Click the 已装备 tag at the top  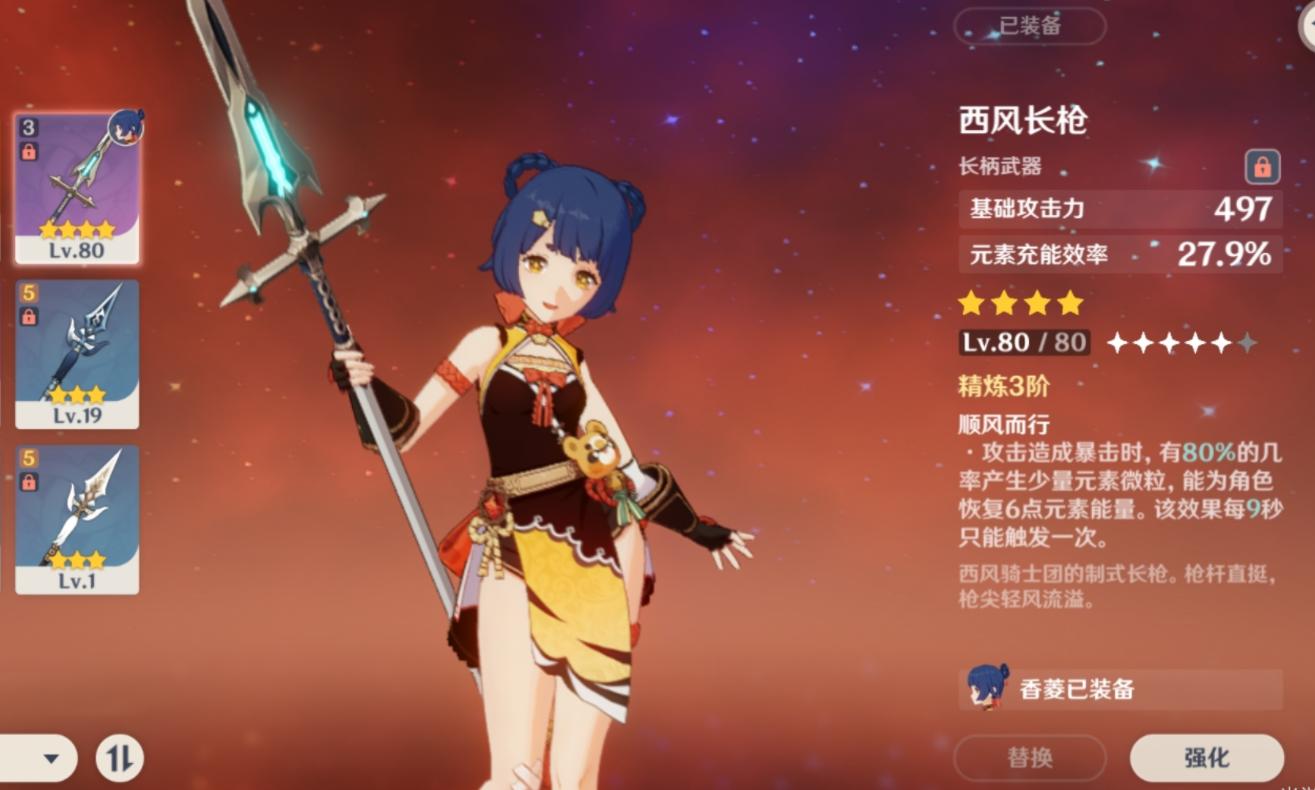pos(1030,27)
